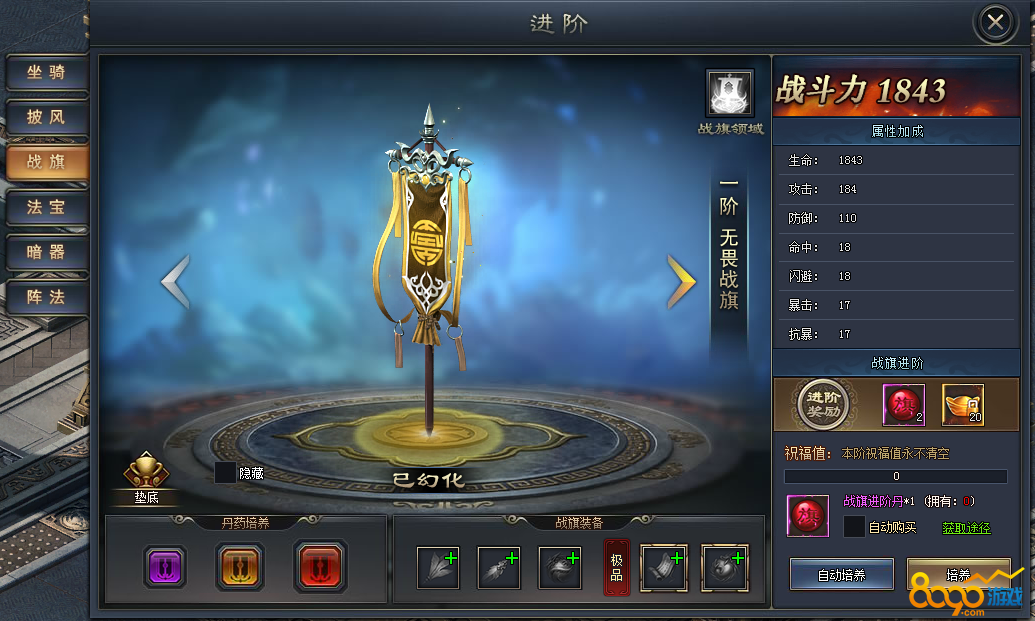Start 自动培养 auto cultivation
The height and width of the screenshot is (621, 1035).
[841, 575]
